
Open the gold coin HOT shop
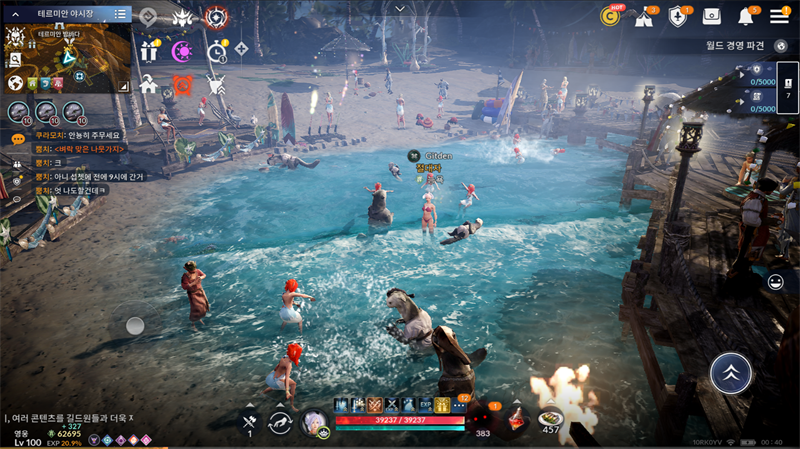610,15
